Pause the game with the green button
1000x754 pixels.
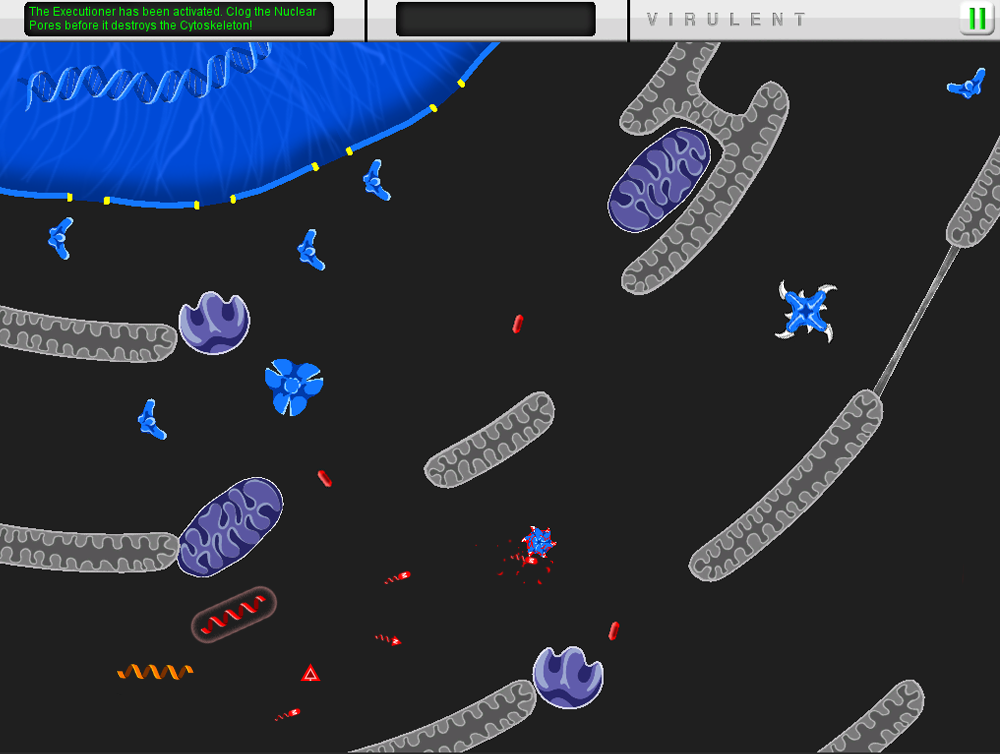coord(975,18)
